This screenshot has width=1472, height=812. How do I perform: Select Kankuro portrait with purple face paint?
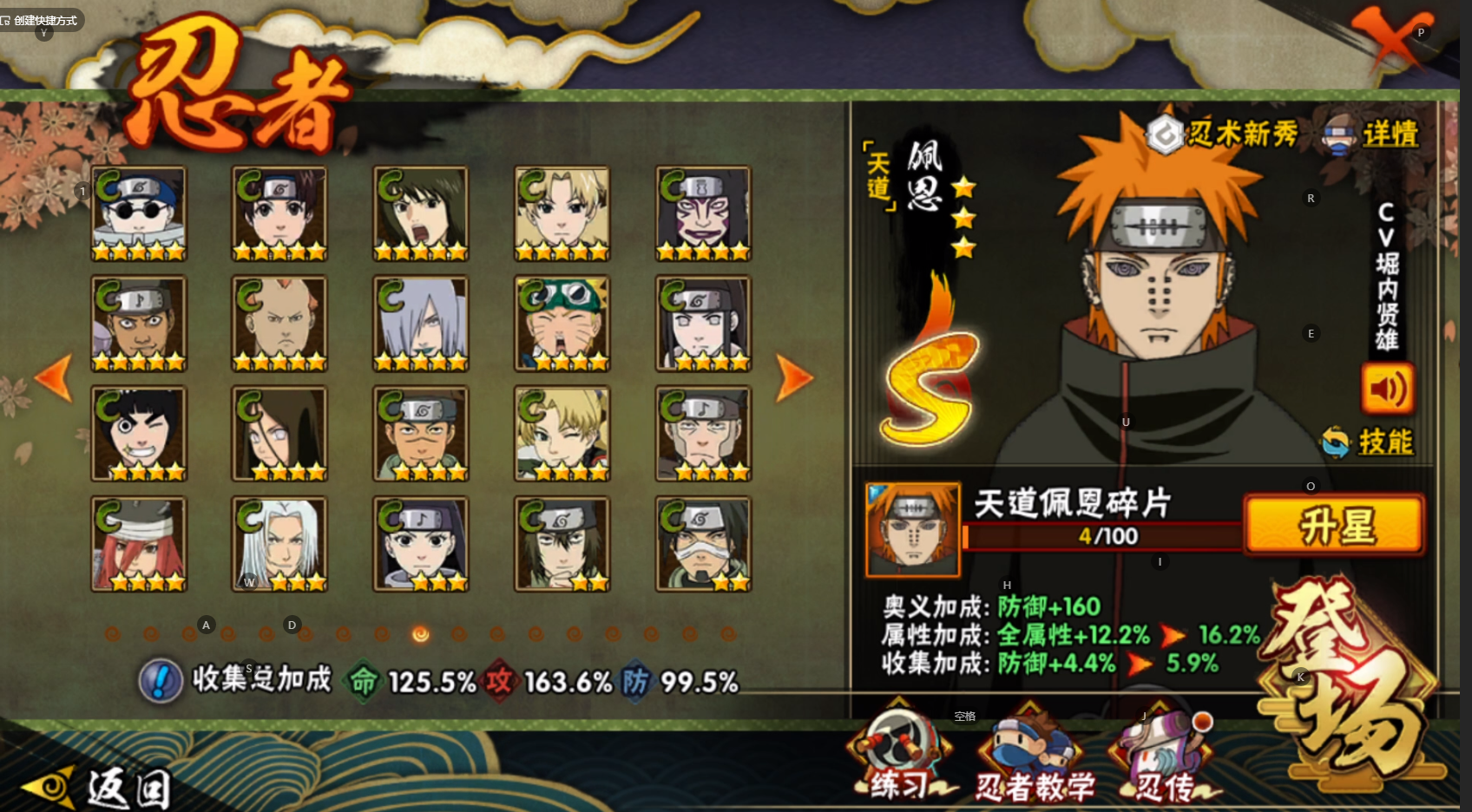tap(703, 213)
